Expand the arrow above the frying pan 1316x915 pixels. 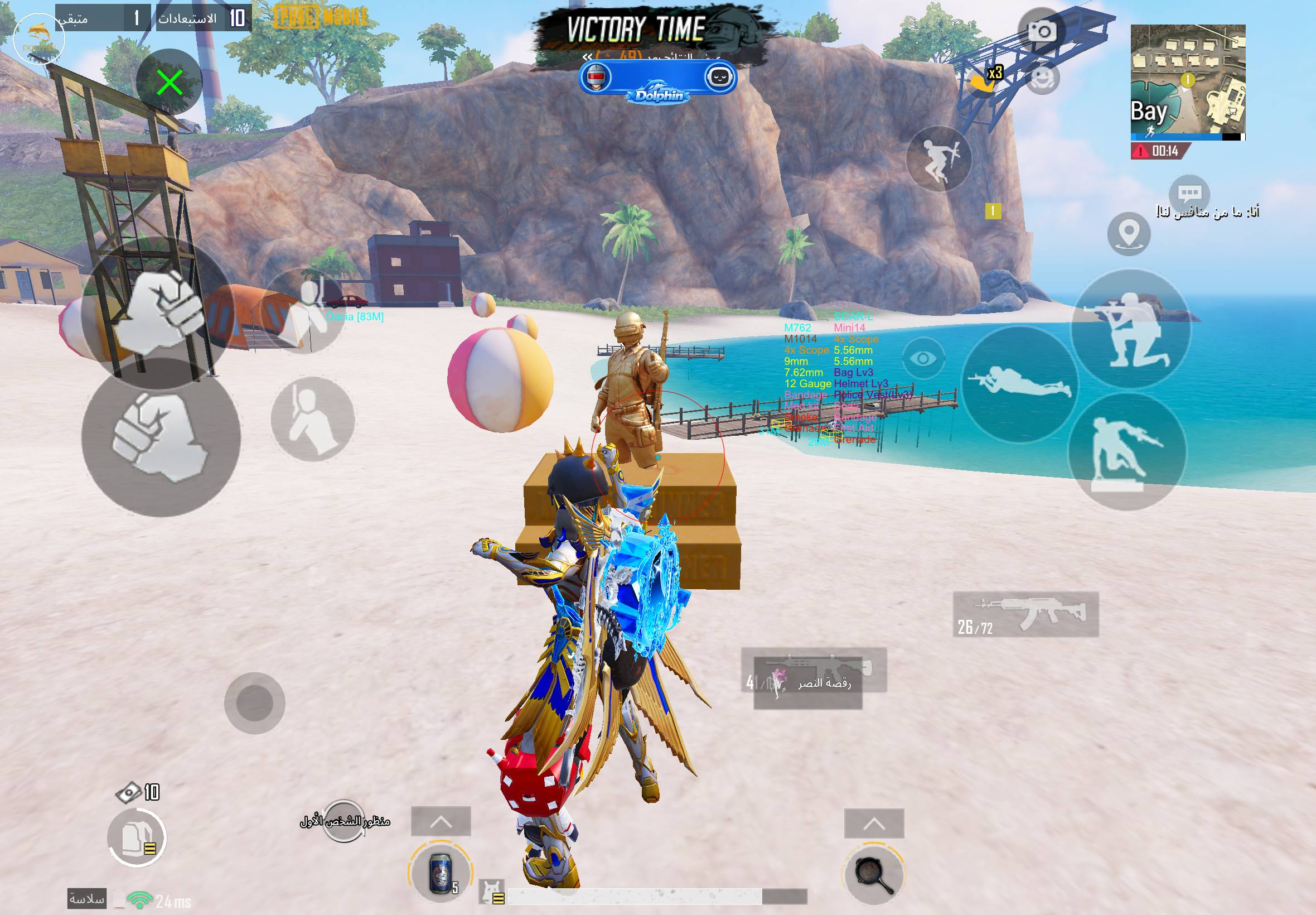coord(874,825)
